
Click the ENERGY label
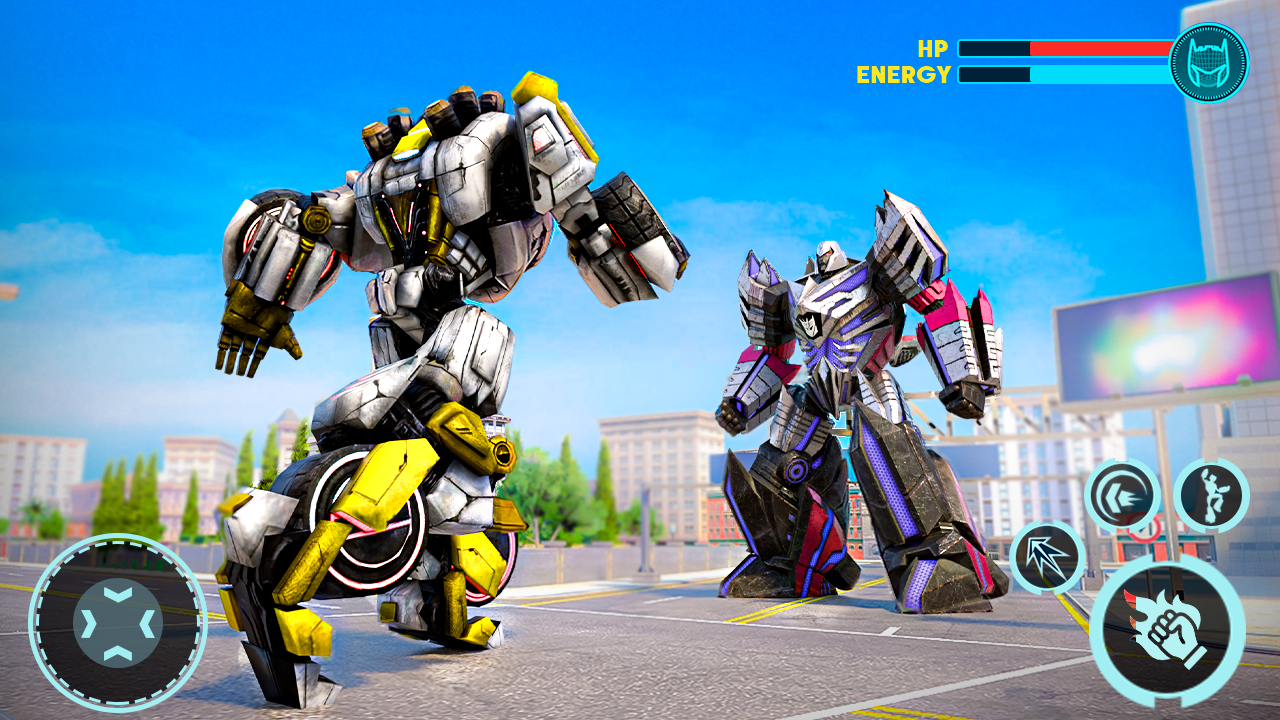(x=903, y=72)
